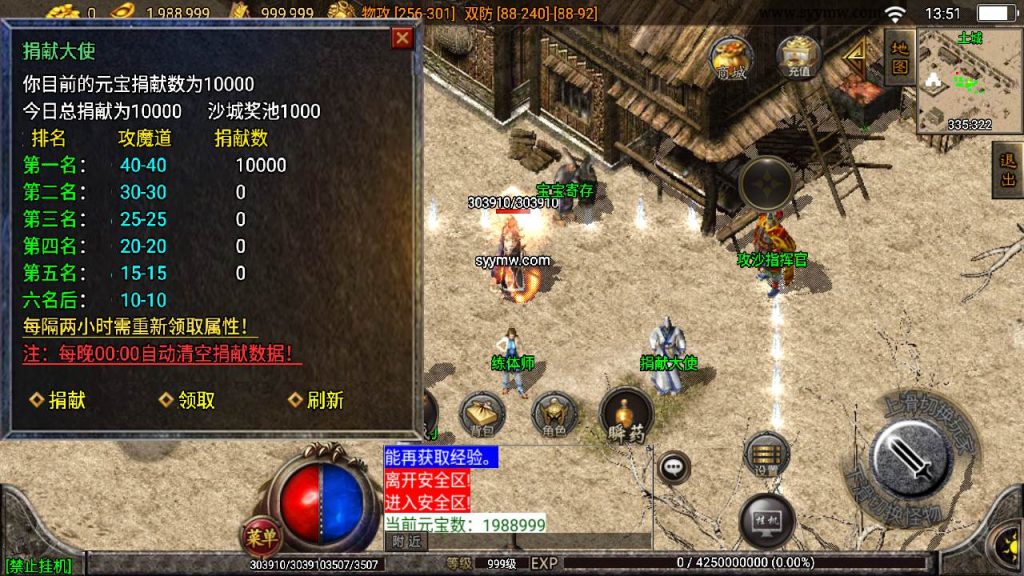The height and width of the screenshot is (576, 1024).
Task: Open the 地图 map button
Action: [x=900, y=56]
